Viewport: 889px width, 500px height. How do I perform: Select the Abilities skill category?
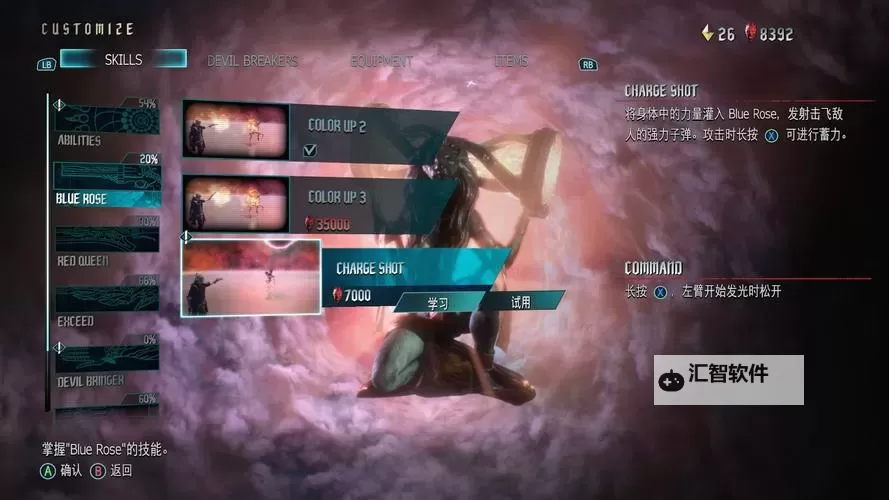click(105, 124)
